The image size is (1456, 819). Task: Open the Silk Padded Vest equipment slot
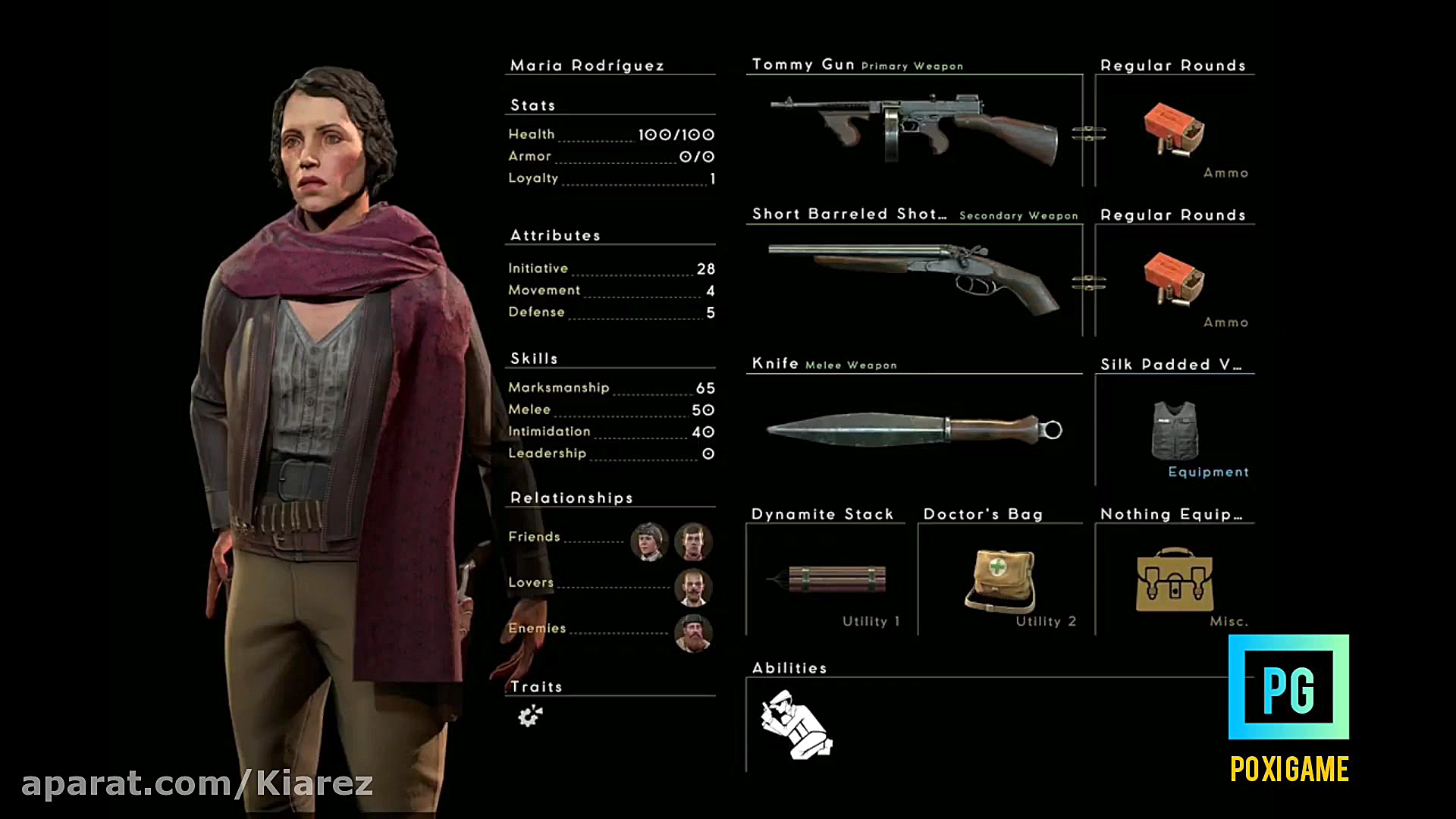(x=1174, y=430)
